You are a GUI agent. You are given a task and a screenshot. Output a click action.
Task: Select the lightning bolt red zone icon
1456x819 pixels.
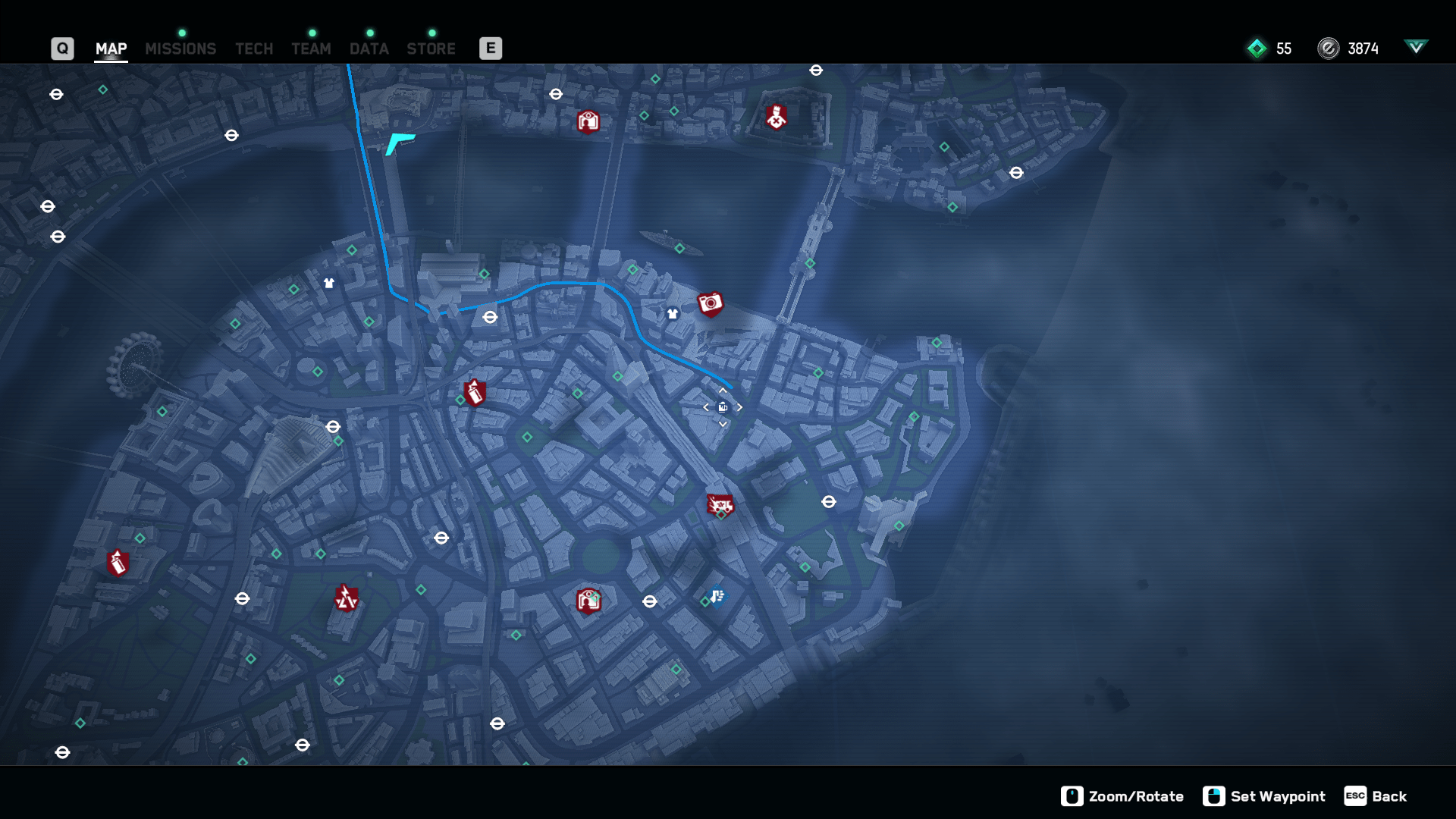click(x=346, y=599)
